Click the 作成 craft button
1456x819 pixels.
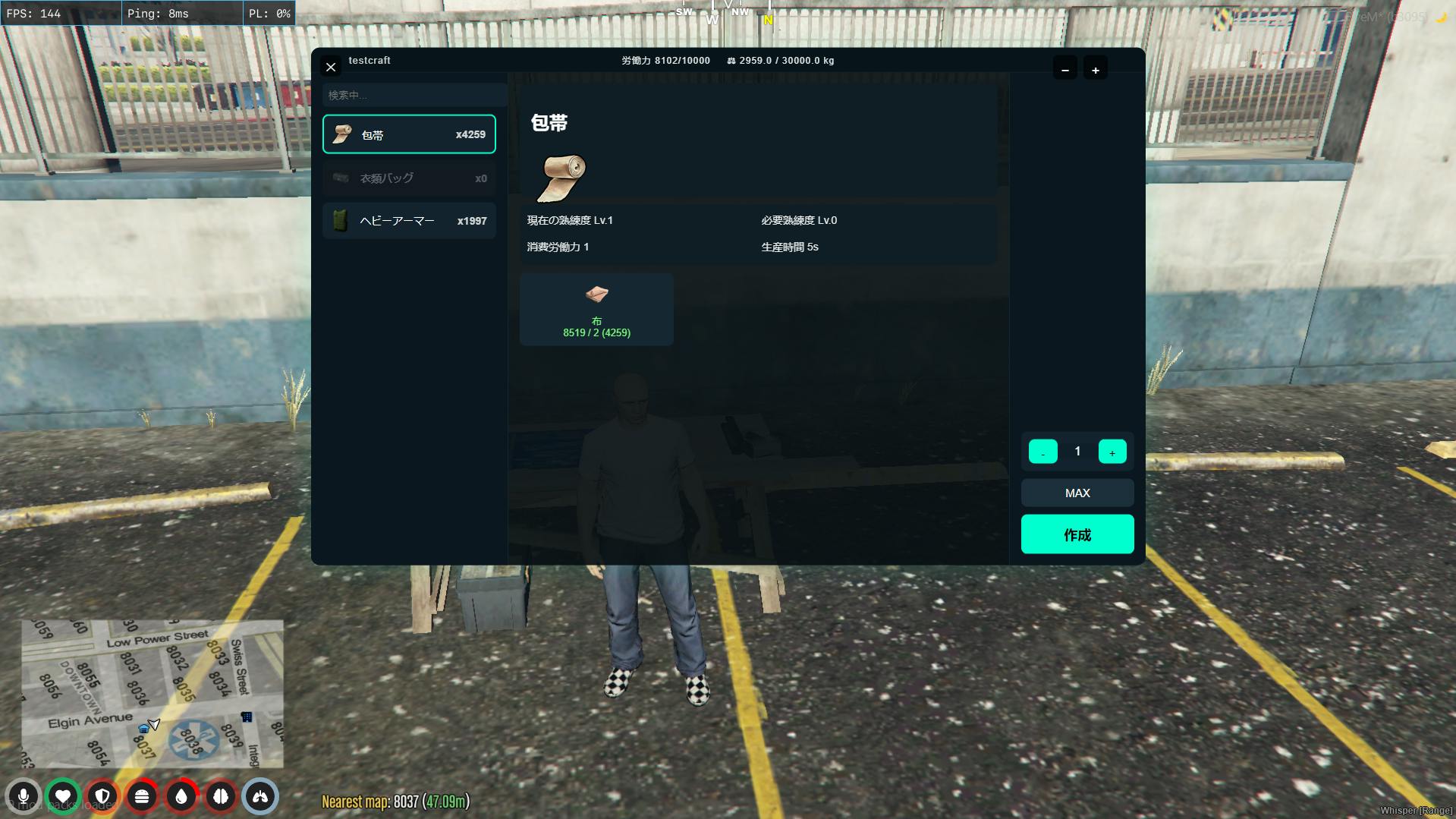[1077, 534]
